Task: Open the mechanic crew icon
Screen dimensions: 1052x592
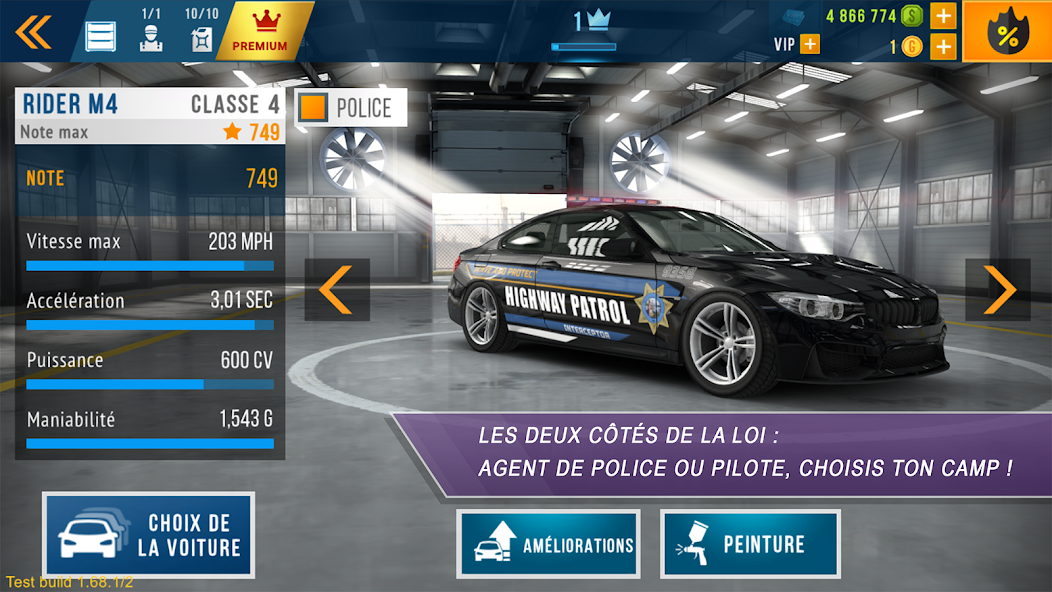Action: (x=150, y=38)
